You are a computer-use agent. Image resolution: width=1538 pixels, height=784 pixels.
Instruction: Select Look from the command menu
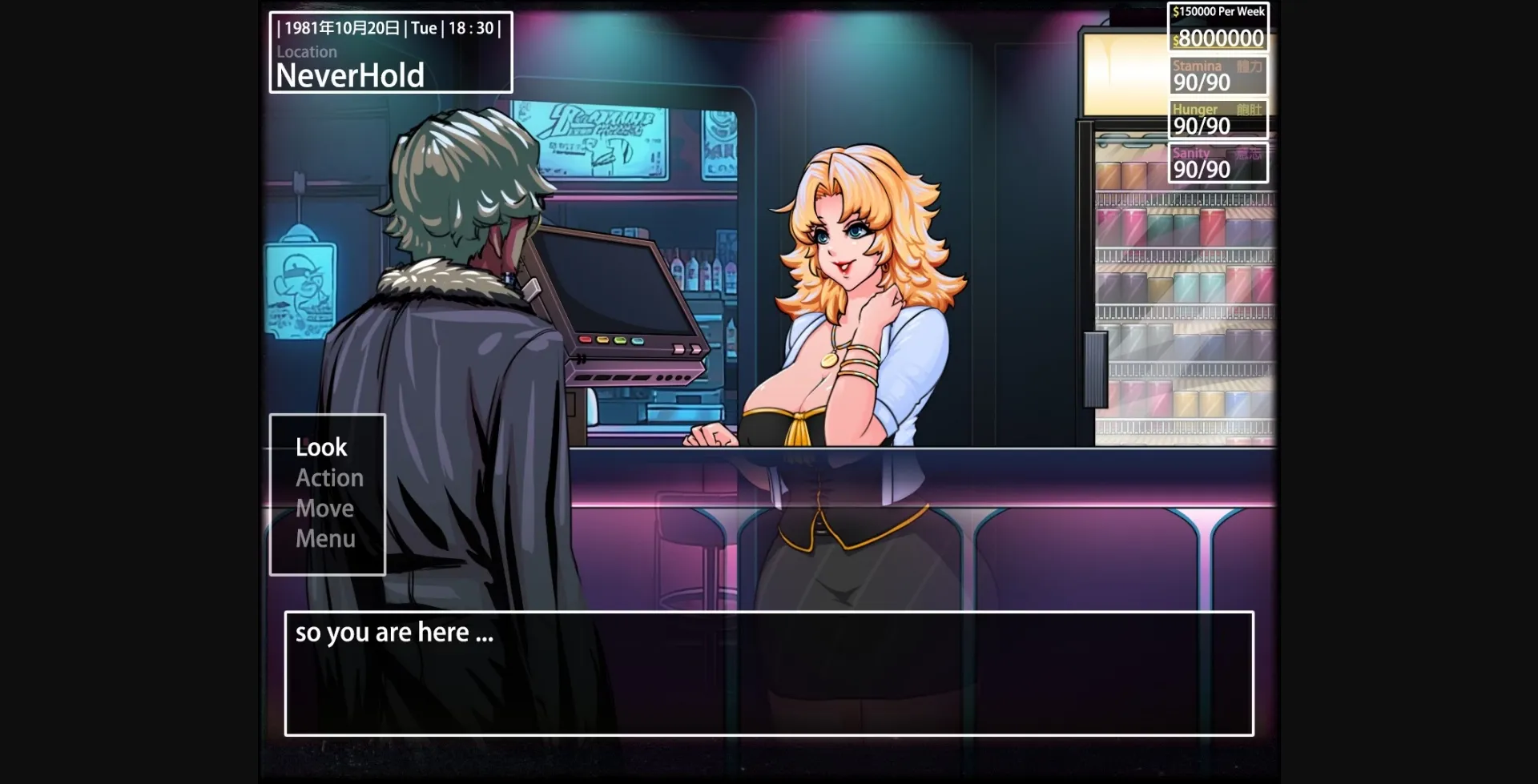(x=320, y=447)
